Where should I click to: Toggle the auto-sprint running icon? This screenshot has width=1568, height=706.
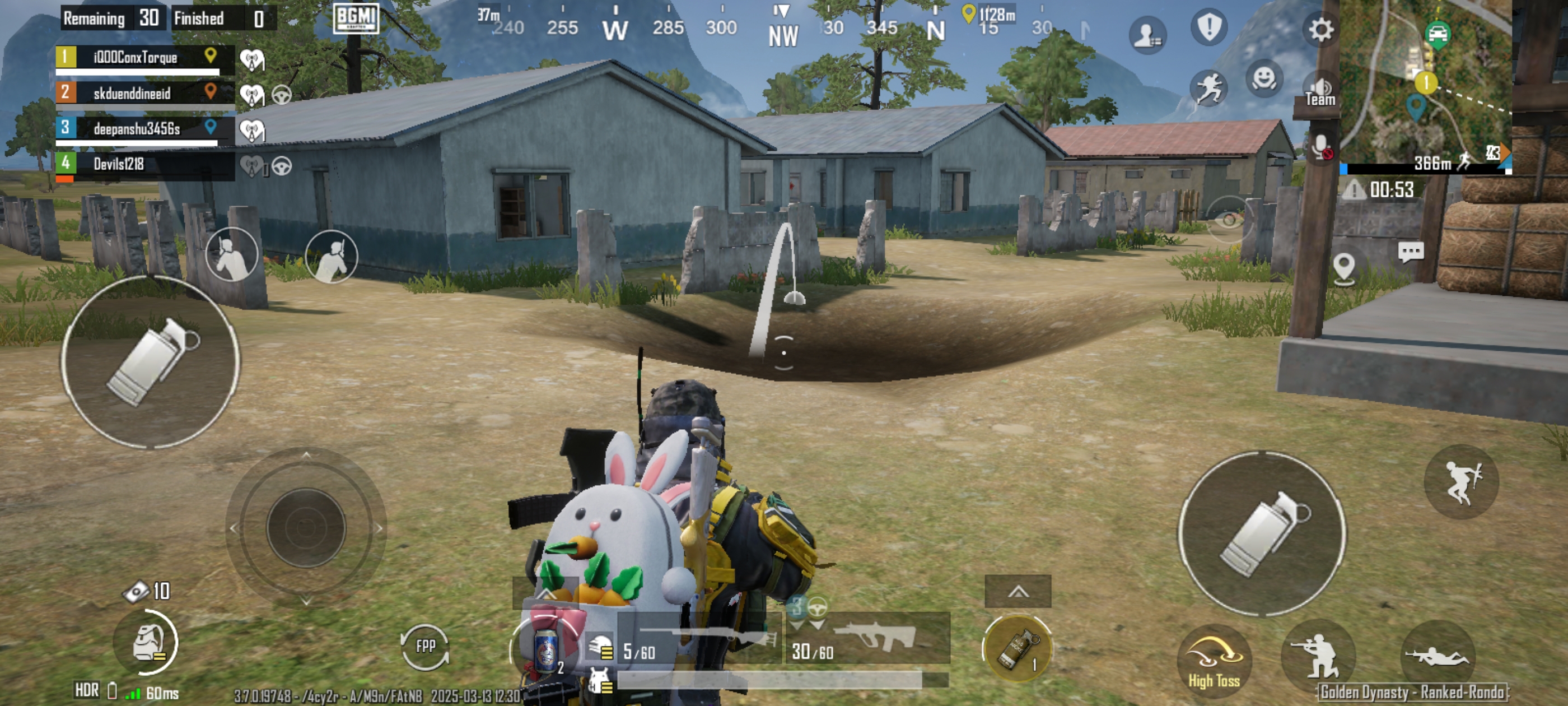click(1208, 89)
